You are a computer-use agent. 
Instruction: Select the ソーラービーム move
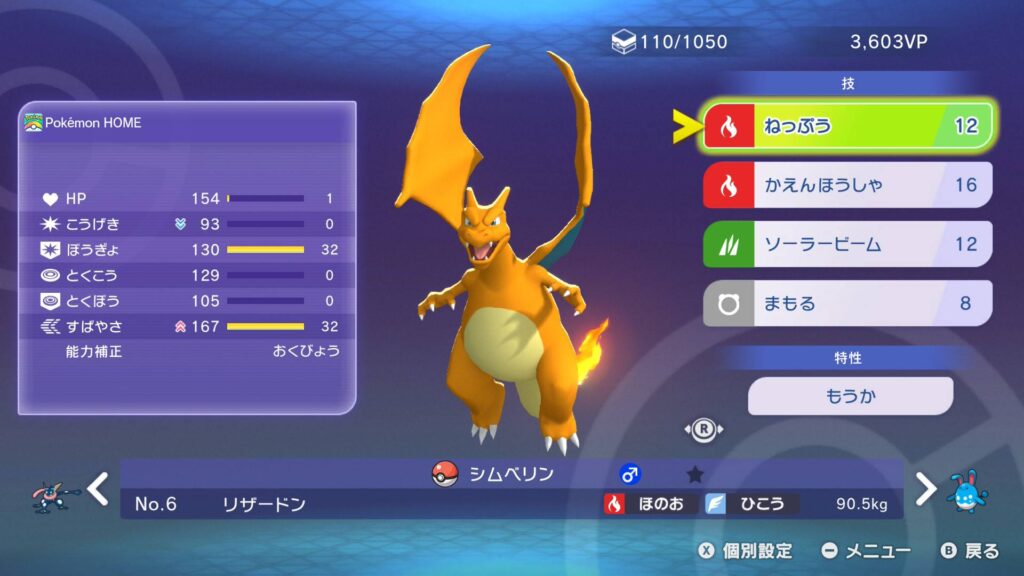pyautogui.click(x=848, y=244)
